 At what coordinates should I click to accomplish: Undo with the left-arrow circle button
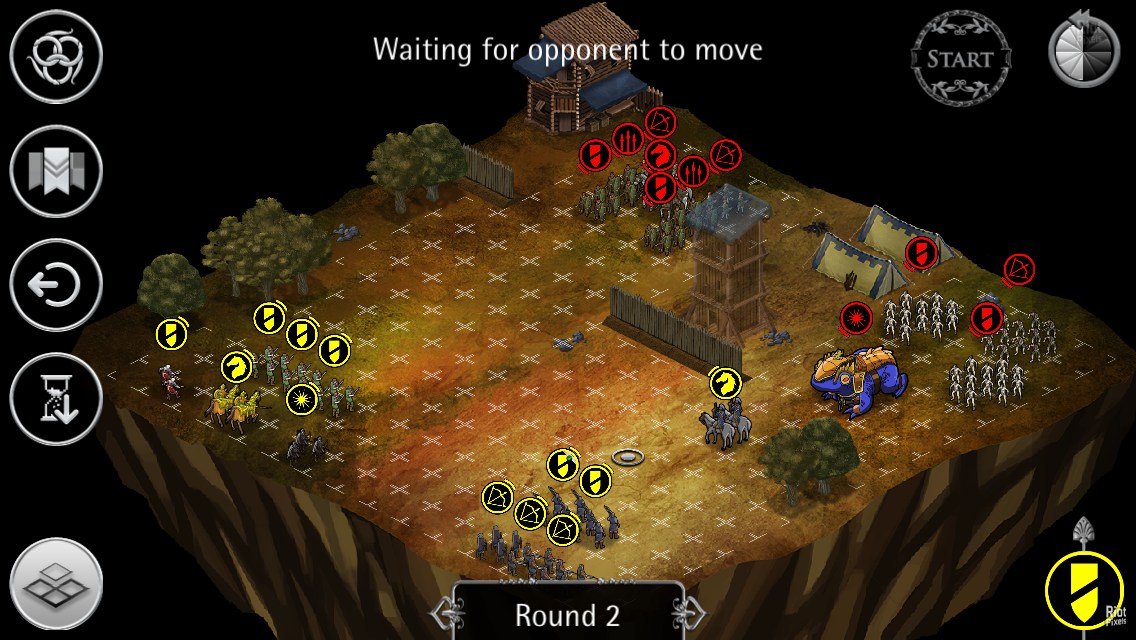click(x=57, y=285)
